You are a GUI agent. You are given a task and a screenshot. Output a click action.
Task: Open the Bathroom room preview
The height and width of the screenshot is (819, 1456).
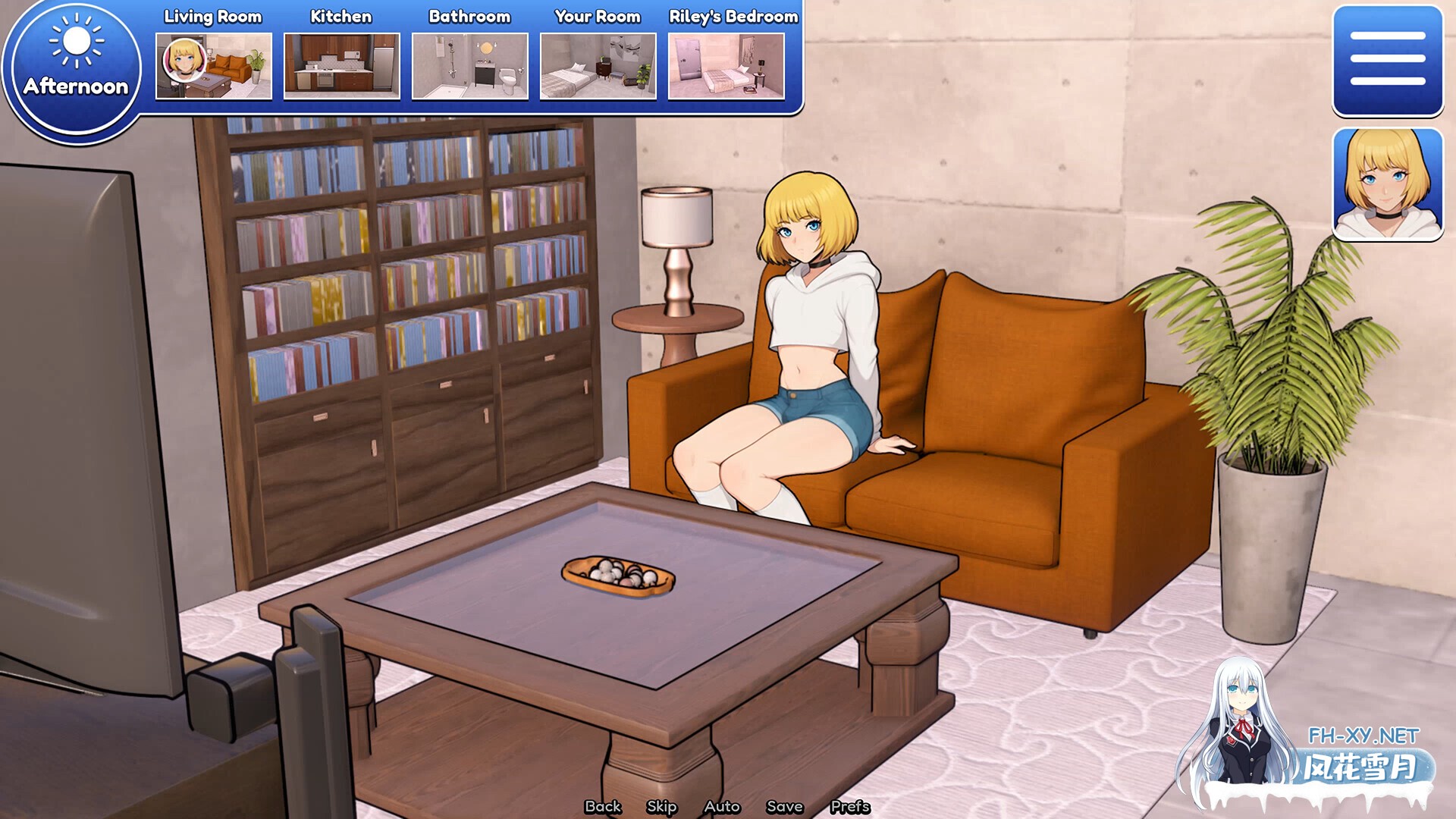point(469,67)
